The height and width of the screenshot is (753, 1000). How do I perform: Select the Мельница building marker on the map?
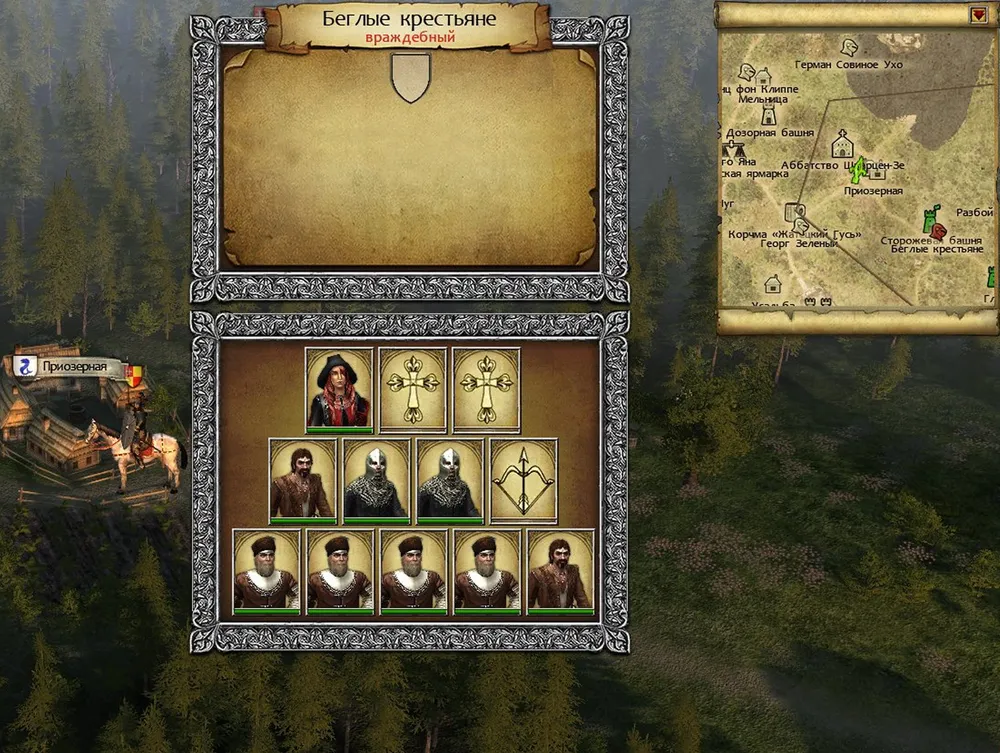click(x=764, y=76)
